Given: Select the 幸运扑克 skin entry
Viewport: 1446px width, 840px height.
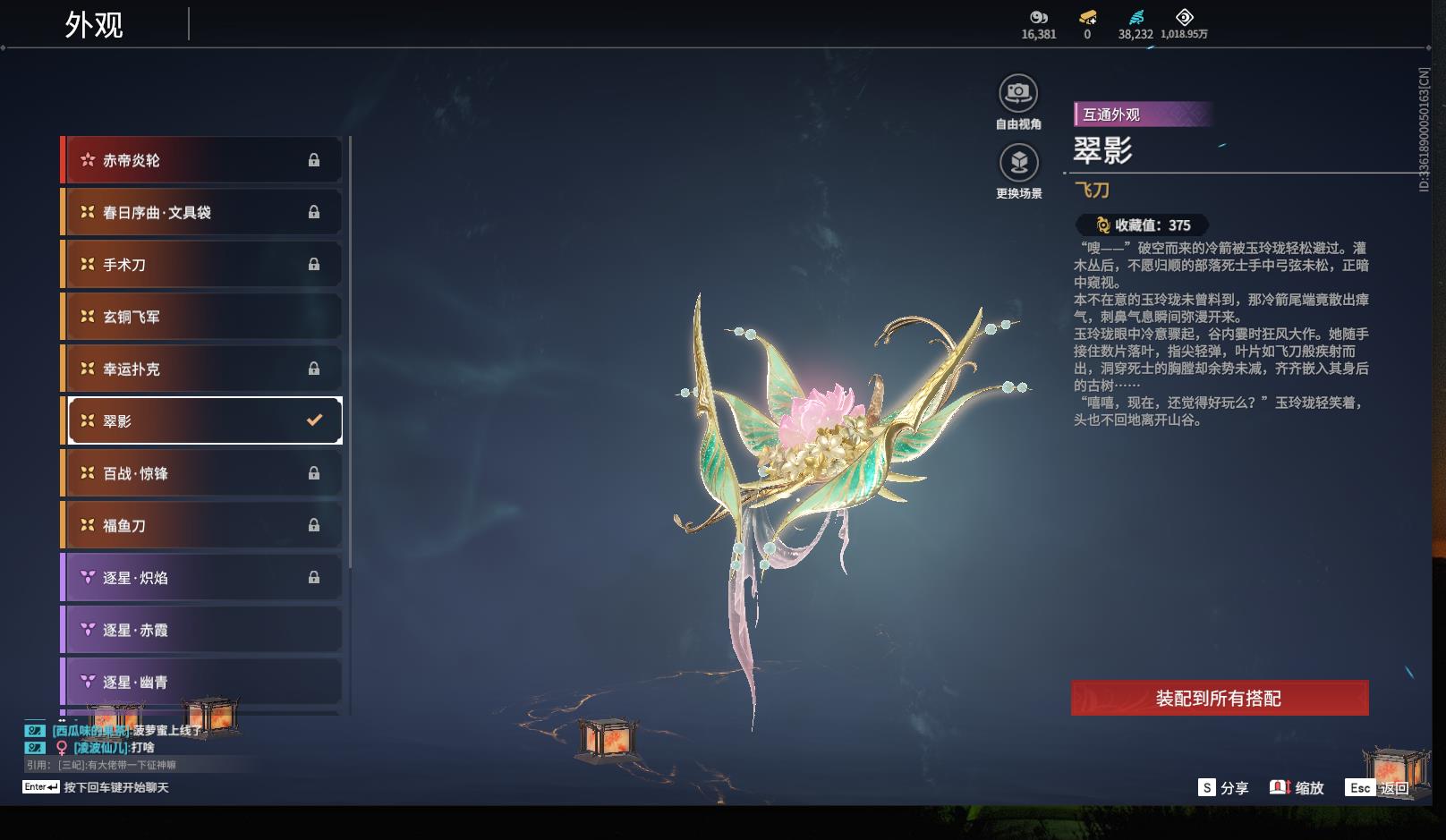Looking at the screenshot, I should [x=202, y=369].
